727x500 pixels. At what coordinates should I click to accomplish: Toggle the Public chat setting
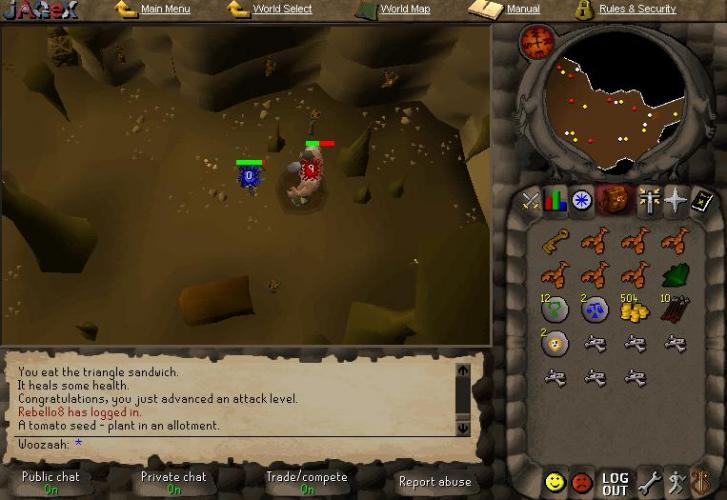51,482
